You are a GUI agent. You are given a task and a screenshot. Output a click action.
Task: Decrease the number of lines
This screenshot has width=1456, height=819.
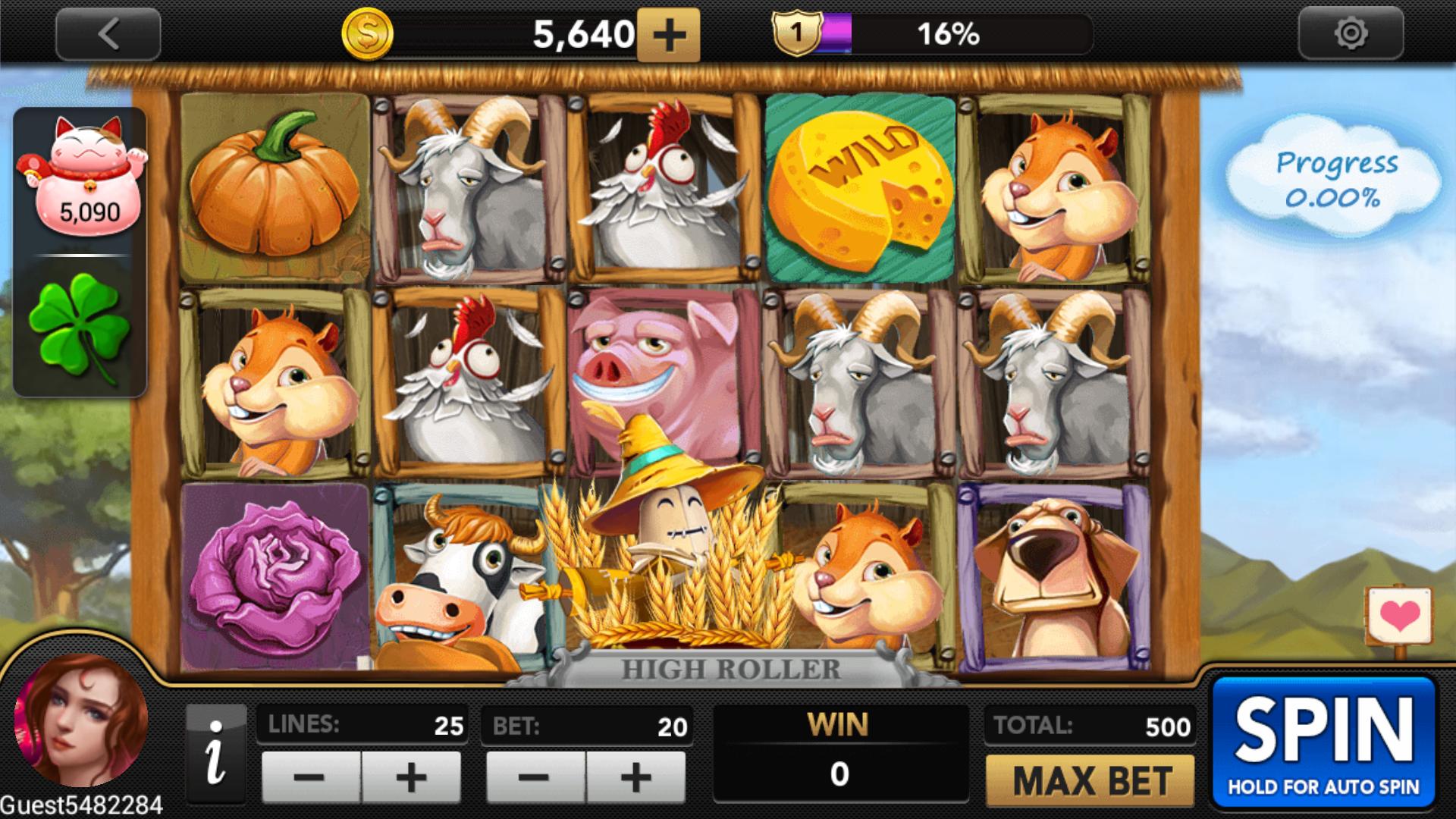tap(310, 777)
